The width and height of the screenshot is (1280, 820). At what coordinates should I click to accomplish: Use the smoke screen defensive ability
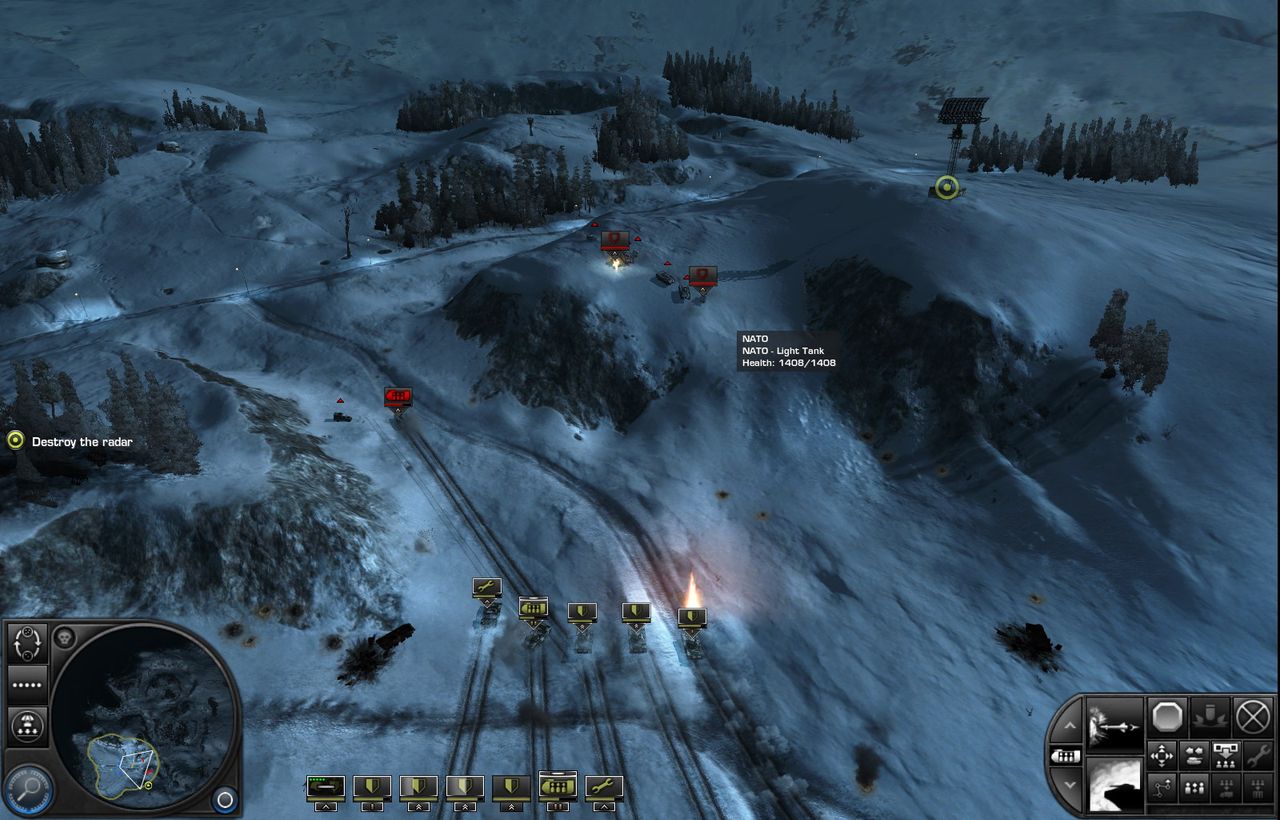click(x=1115, y=786)
